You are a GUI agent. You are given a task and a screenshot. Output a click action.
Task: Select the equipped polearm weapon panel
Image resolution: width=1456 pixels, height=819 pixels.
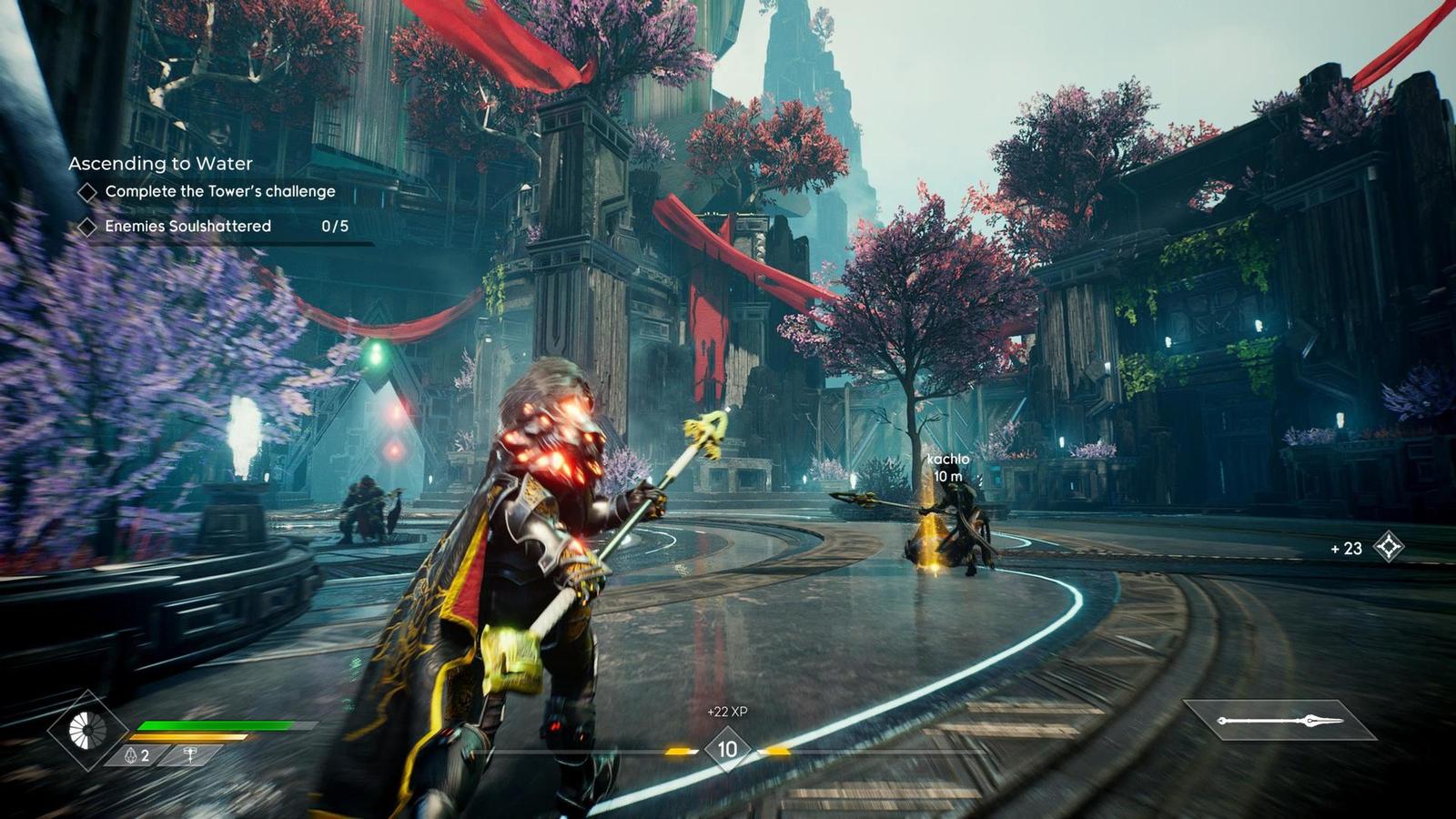pyautogui.click(x=1279, y=721)
